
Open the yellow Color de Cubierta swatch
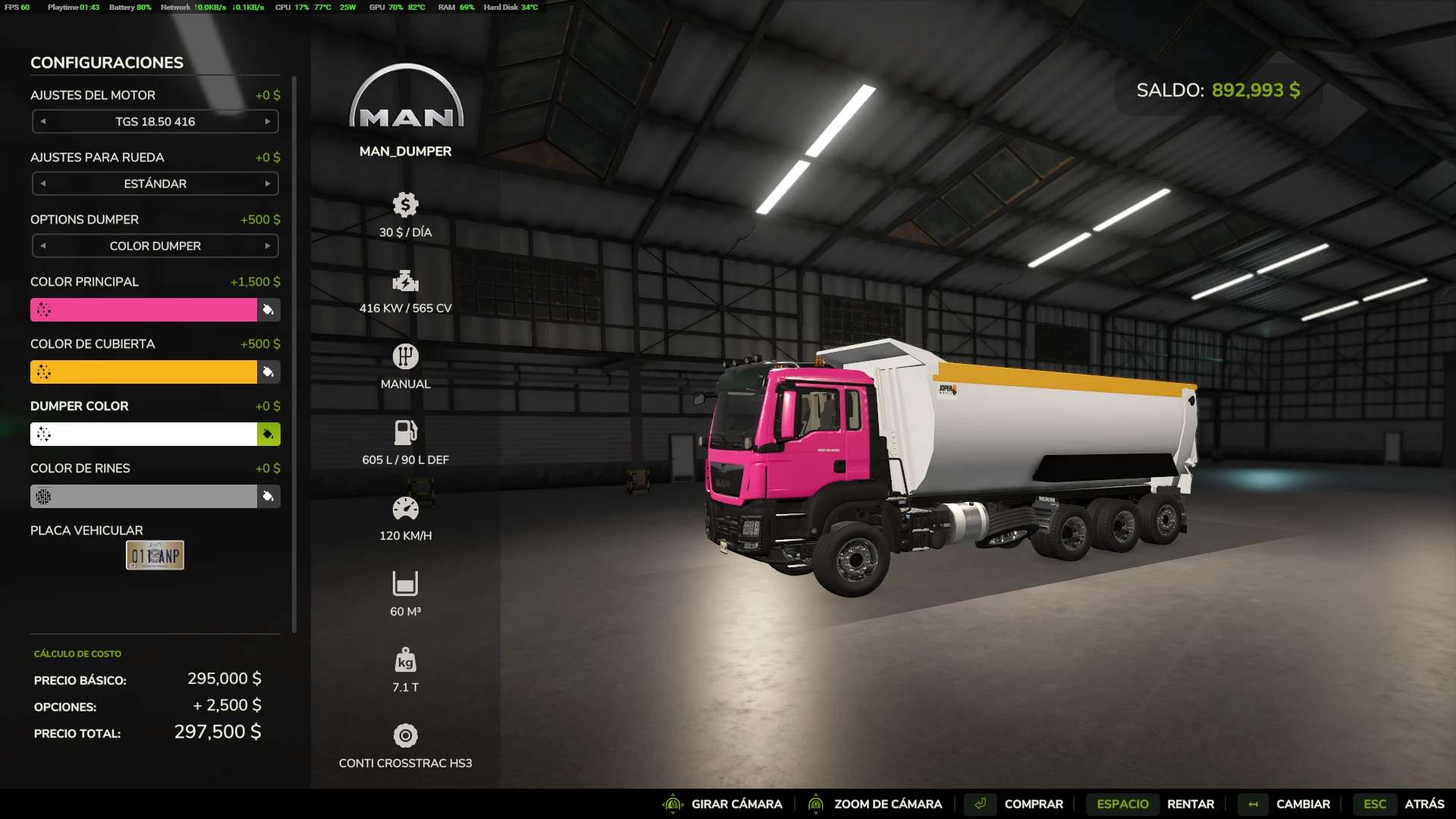144,372
